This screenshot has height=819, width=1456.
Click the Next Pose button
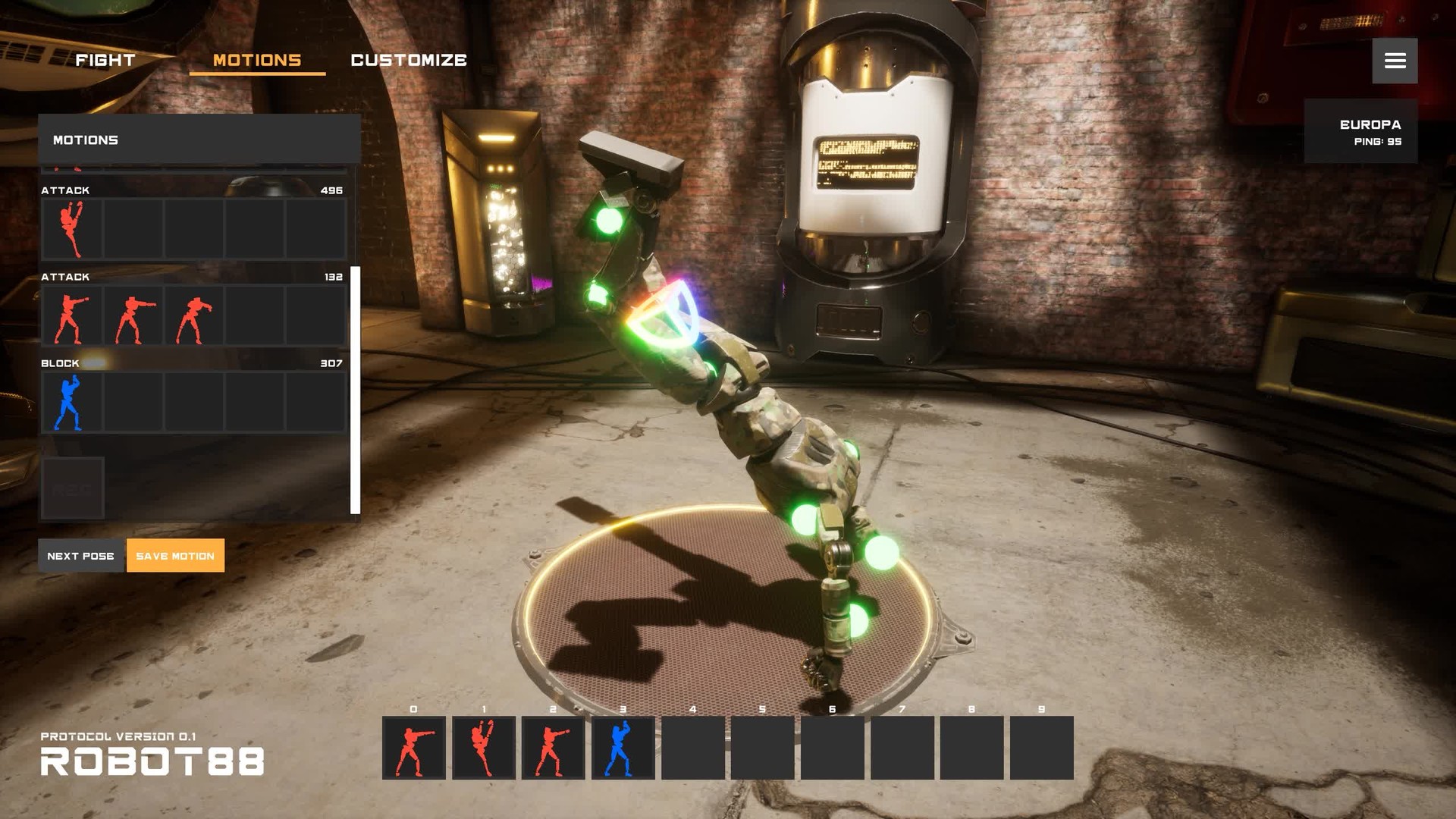[x=80, y=556]
